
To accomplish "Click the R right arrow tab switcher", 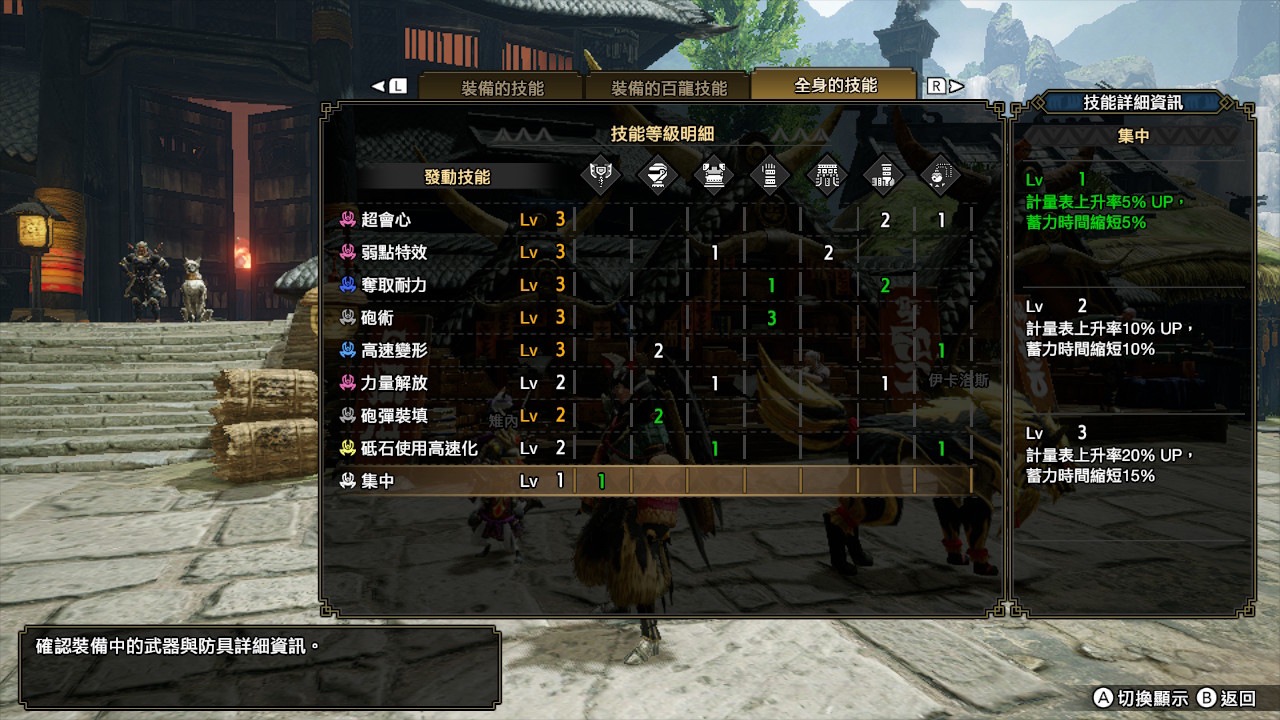I will click(944, 86).
